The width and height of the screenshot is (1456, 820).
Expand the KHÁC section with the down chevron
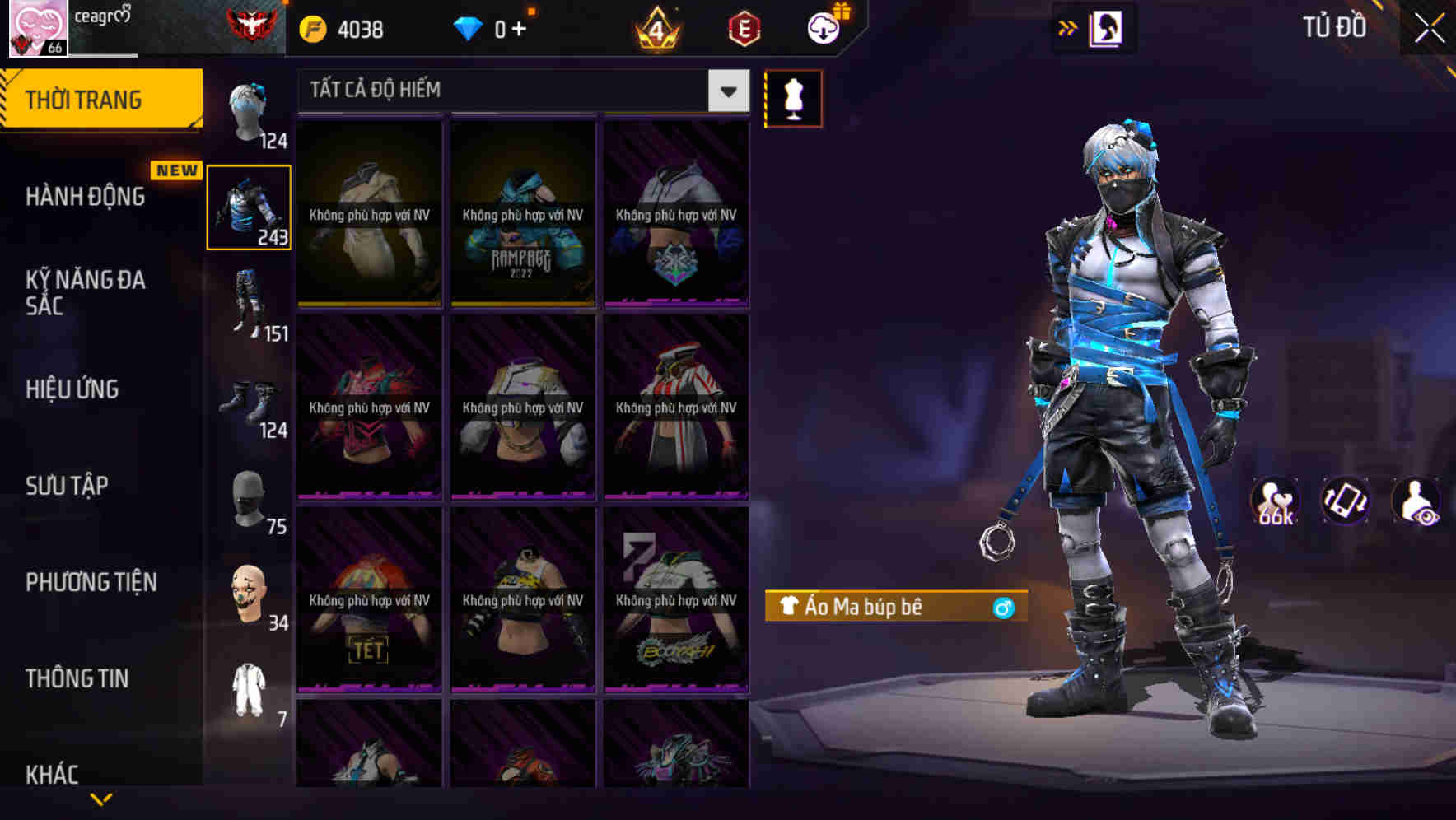point(101,797)
